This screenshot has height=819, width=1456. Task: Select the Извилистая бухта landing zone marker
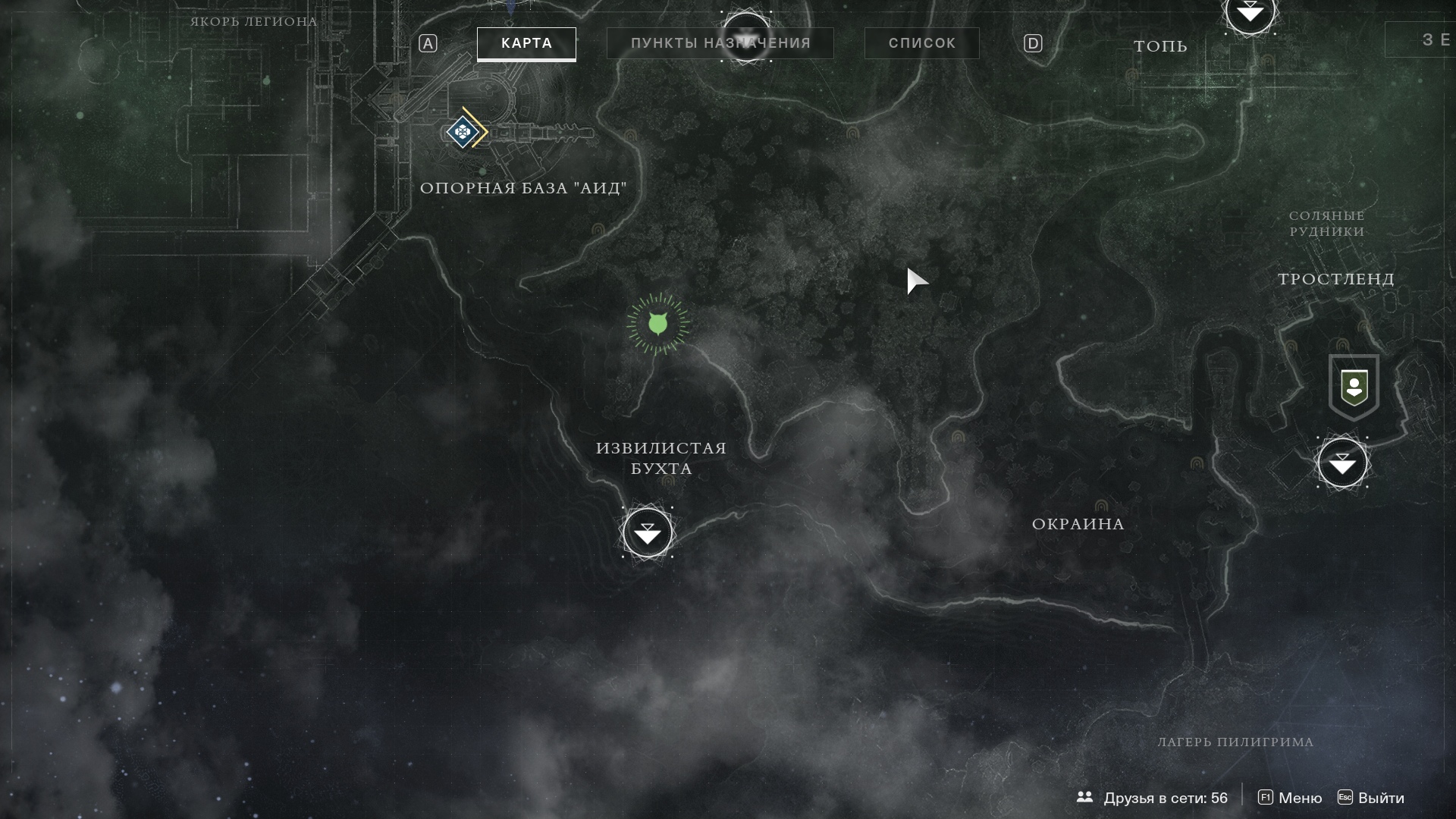point(647,533)
